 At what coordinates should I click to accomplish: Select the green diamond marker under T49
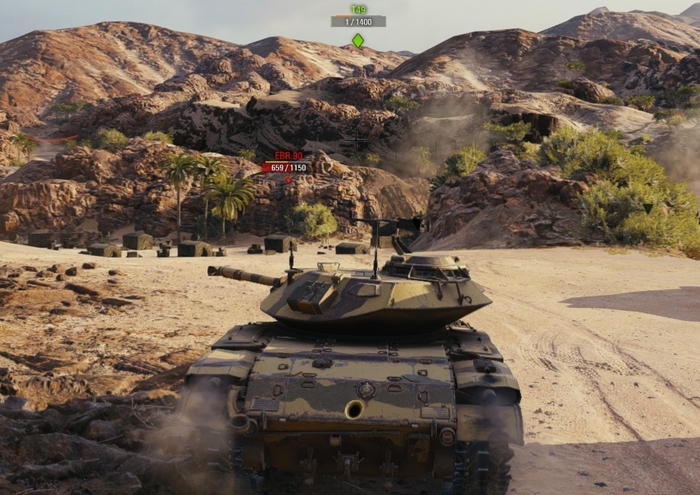point(358,40)
